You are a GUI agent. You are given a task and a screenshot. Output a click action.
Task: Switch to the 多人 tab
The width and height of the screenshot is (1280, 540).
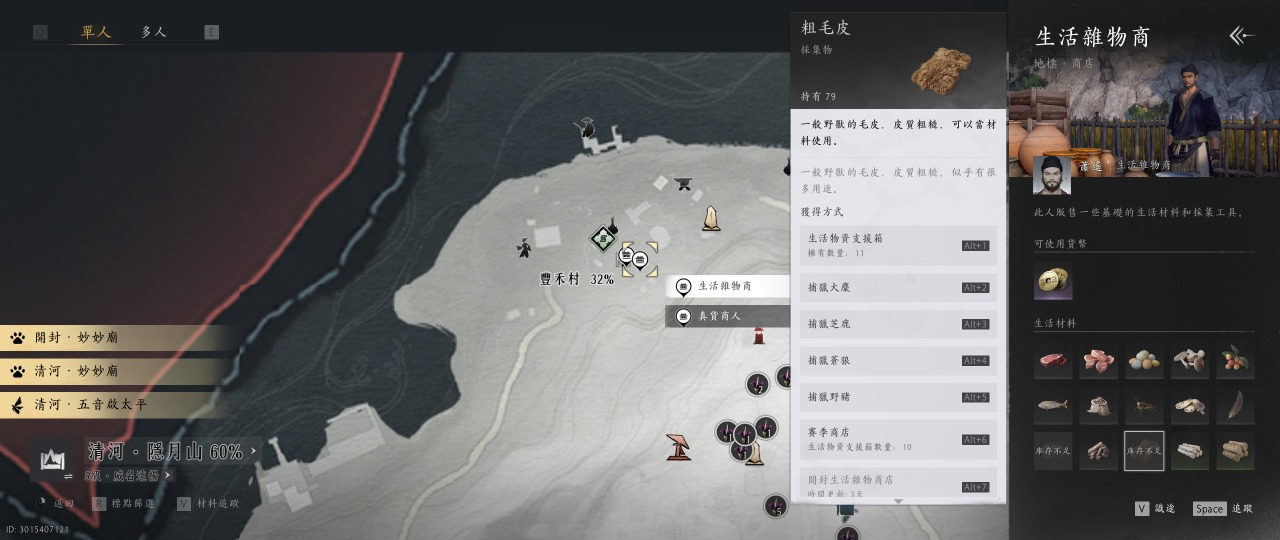(x=154, y=32)
